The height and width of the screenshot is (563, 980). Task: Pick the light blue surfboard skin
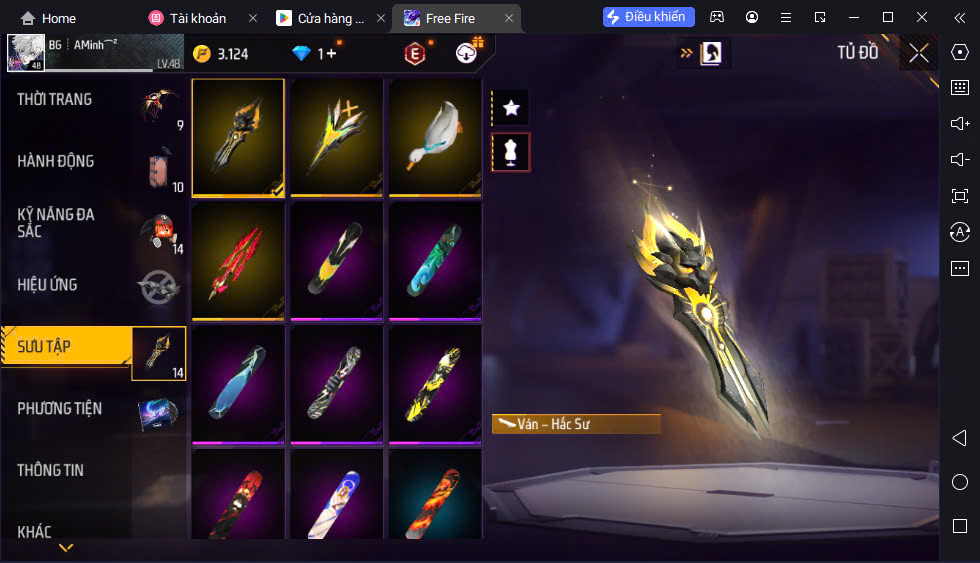pyautogui.click(x=238, y=384)
